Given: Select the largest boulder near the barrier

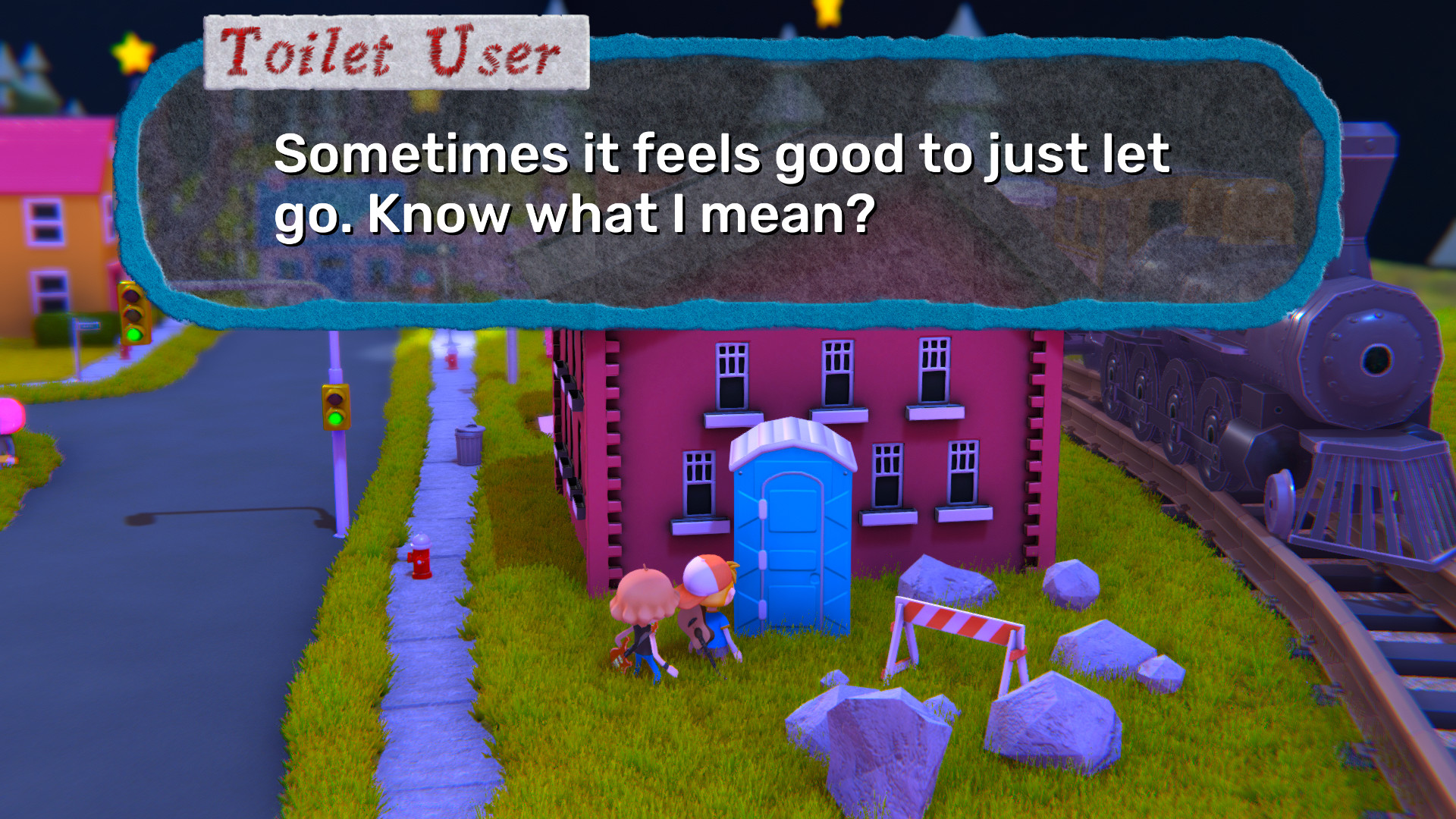Looking at the screenshot, I should point(1054,720).
